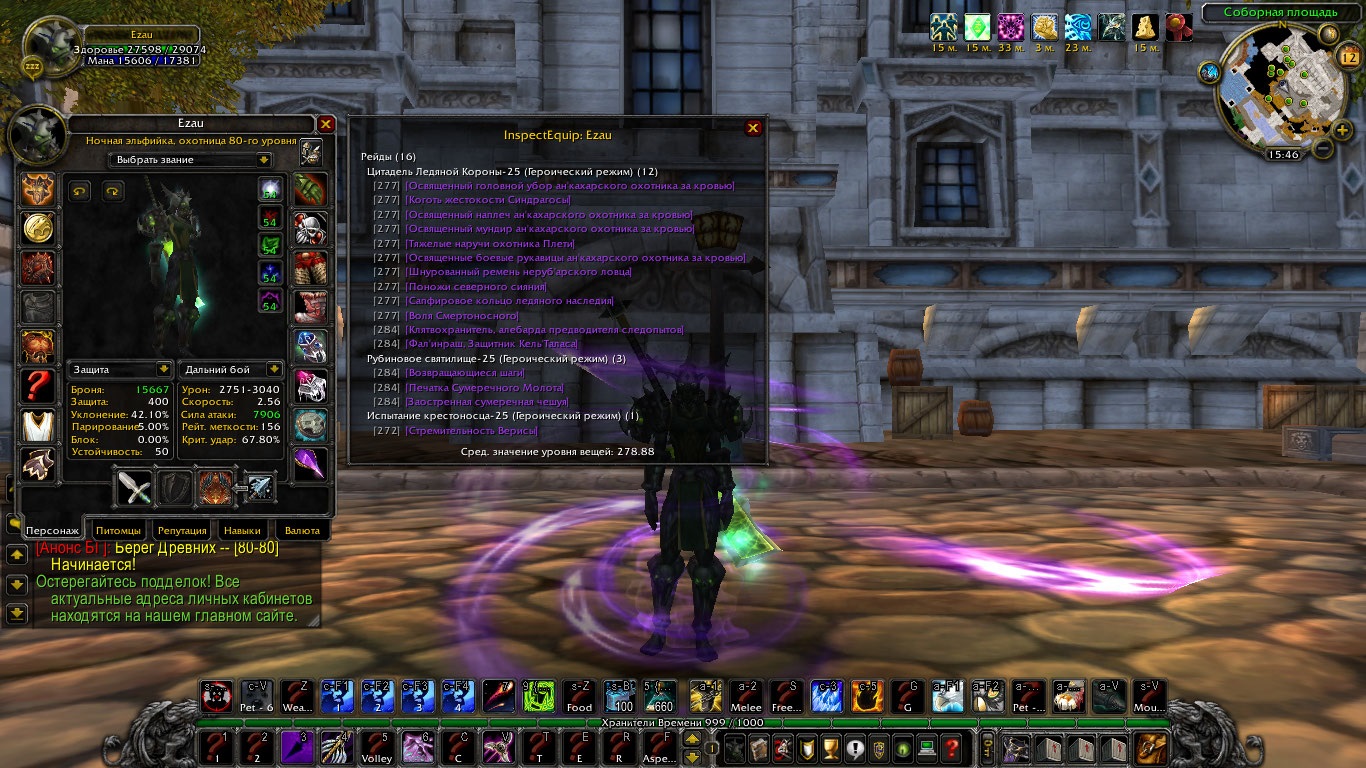
Task: Zoom out on the minimap
Action: click(x=1323, y=149)
